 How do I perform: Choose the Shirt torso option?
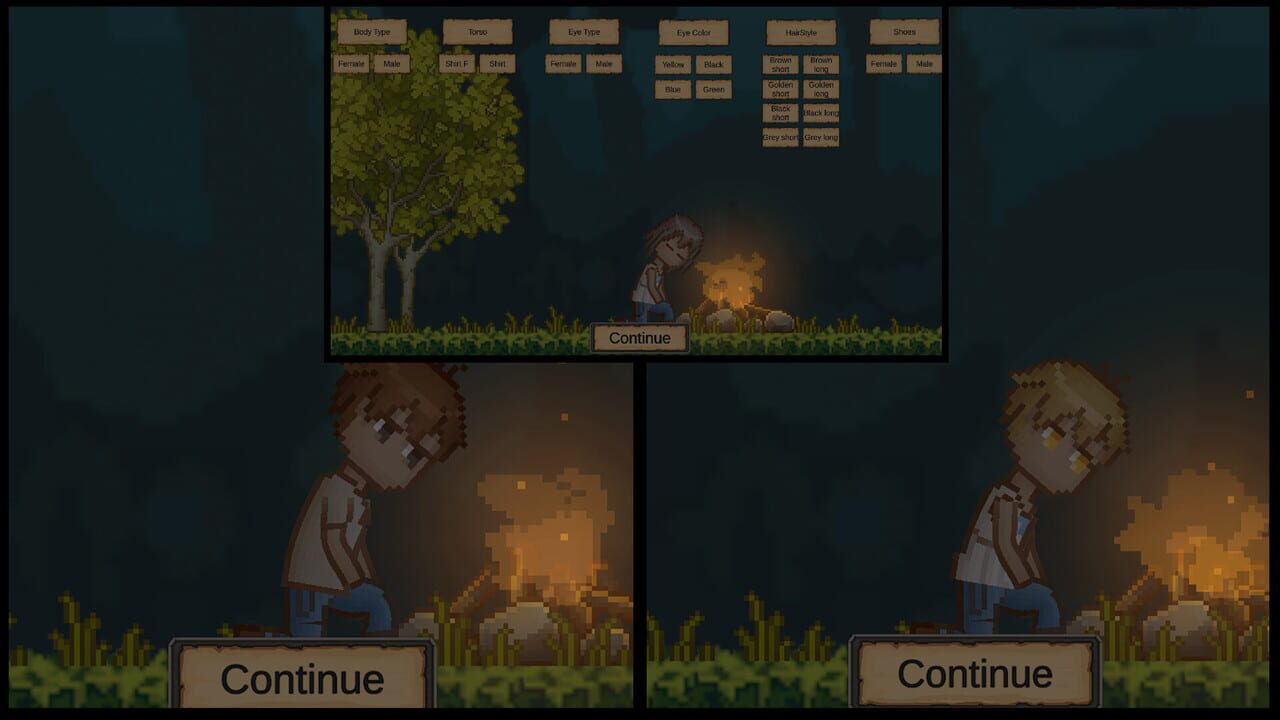497,63
